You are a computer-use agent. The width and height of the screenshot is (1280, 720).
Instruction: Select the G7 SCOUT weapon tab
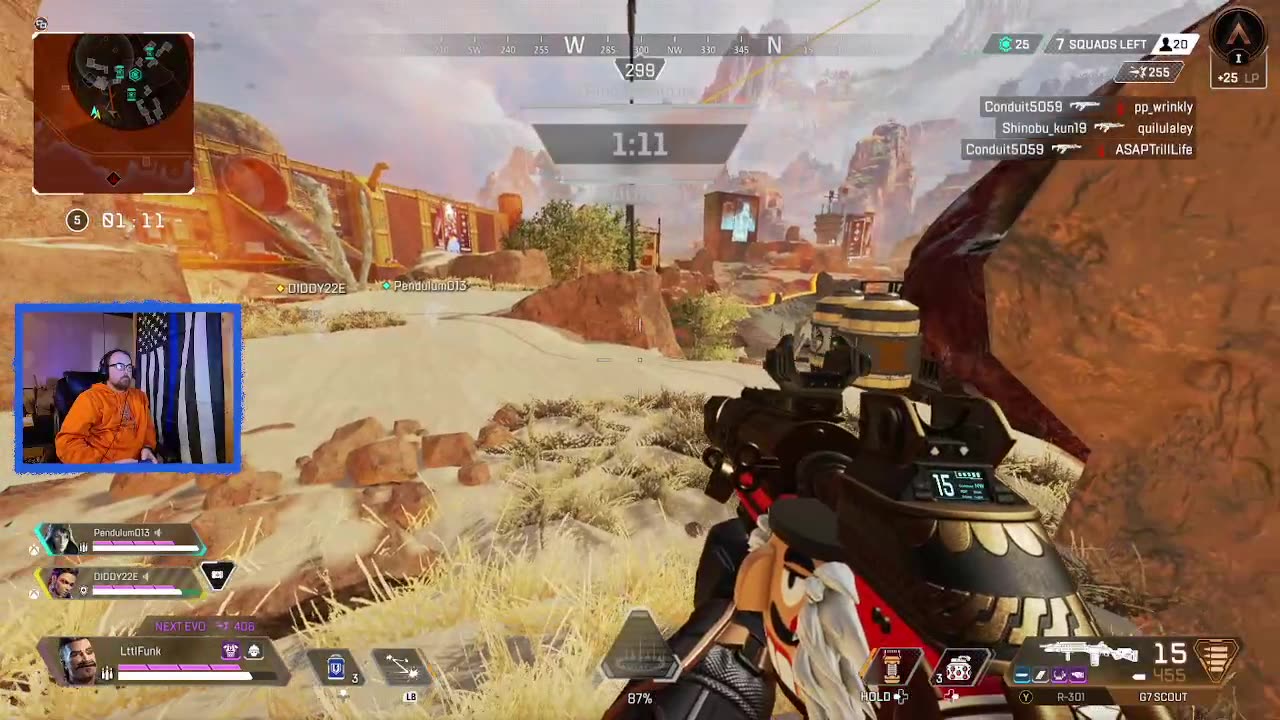1166,697
